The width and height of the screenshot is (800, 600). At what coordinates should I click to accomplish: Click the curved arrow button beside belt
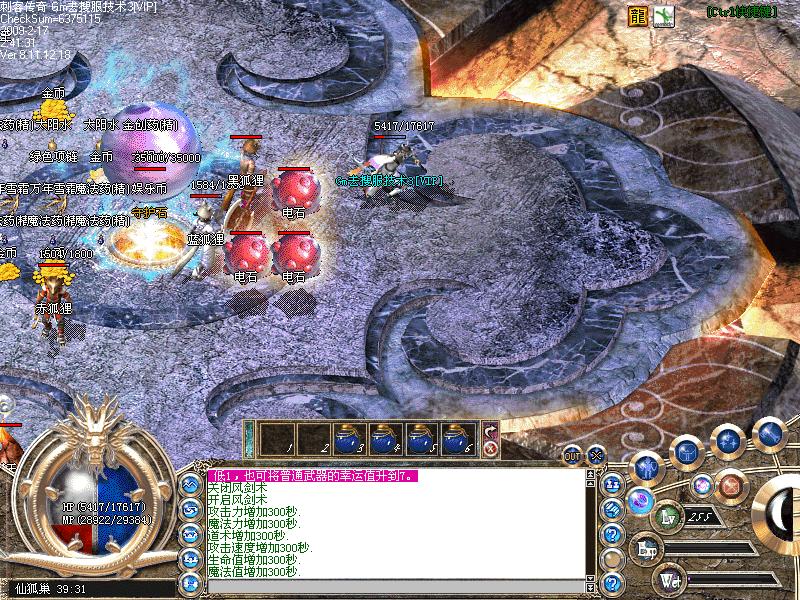click(x=491, y=430)
